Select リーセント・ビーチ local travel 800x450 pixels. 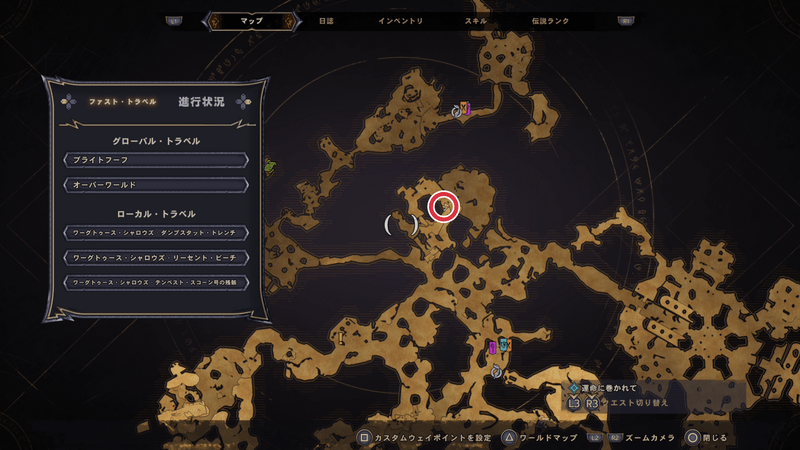coord(155,257)
